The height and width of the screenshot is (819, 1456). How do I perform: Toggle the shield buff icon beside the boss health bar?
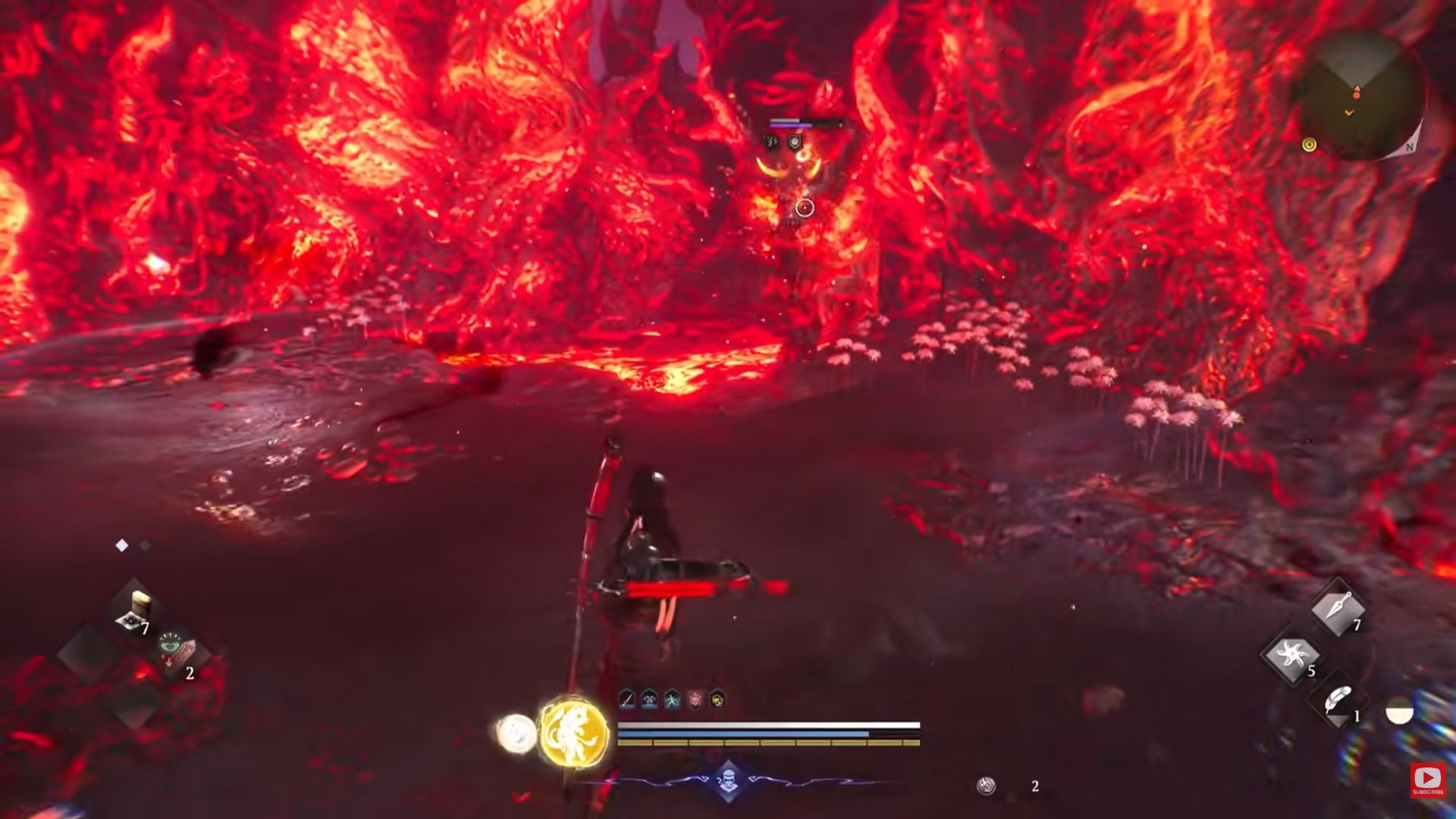pyautogui.click(x=795, y=142)
